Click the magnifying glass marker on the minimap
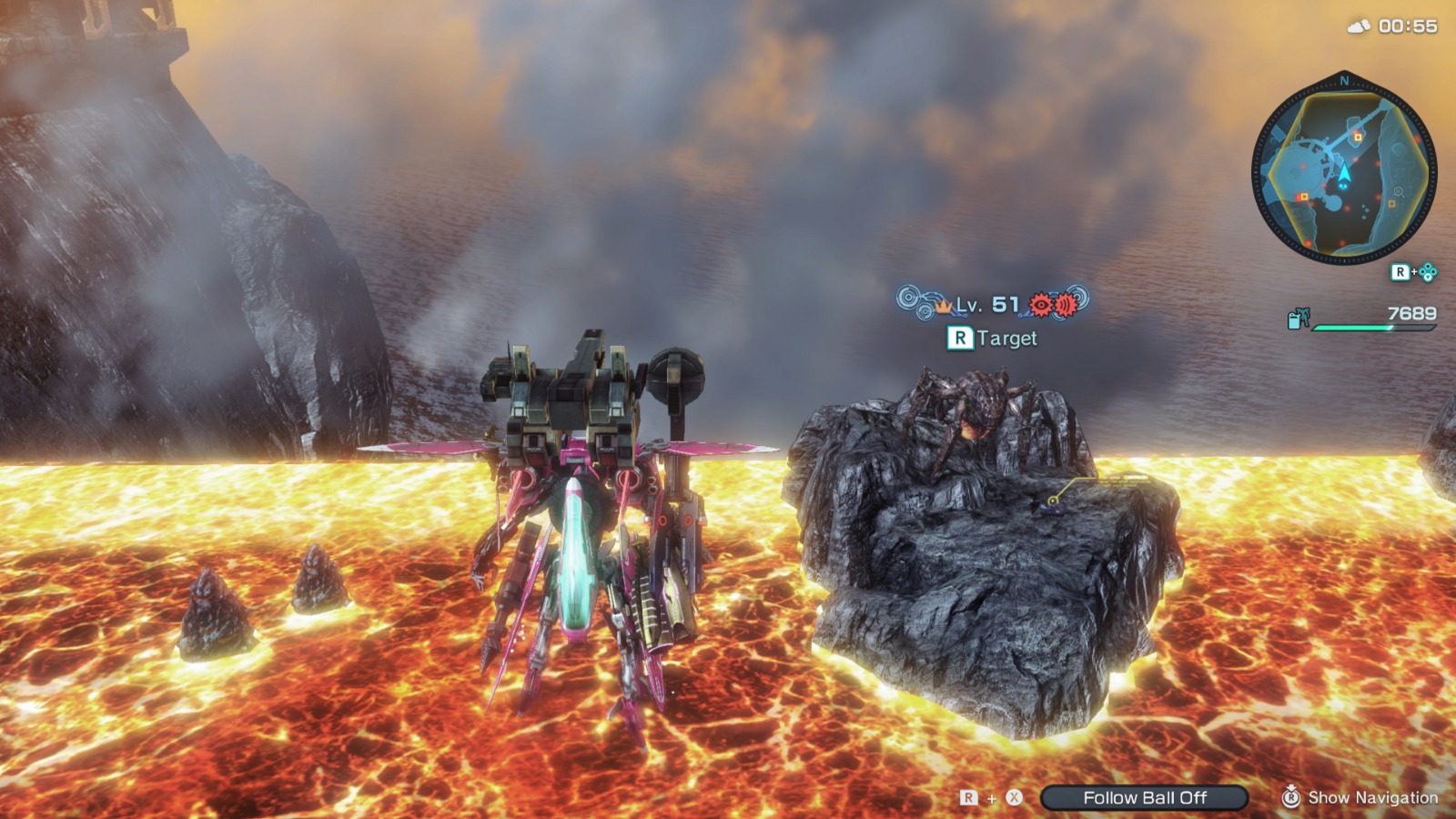Screen dimensions: 1456x819 (x=1400, y=192)
